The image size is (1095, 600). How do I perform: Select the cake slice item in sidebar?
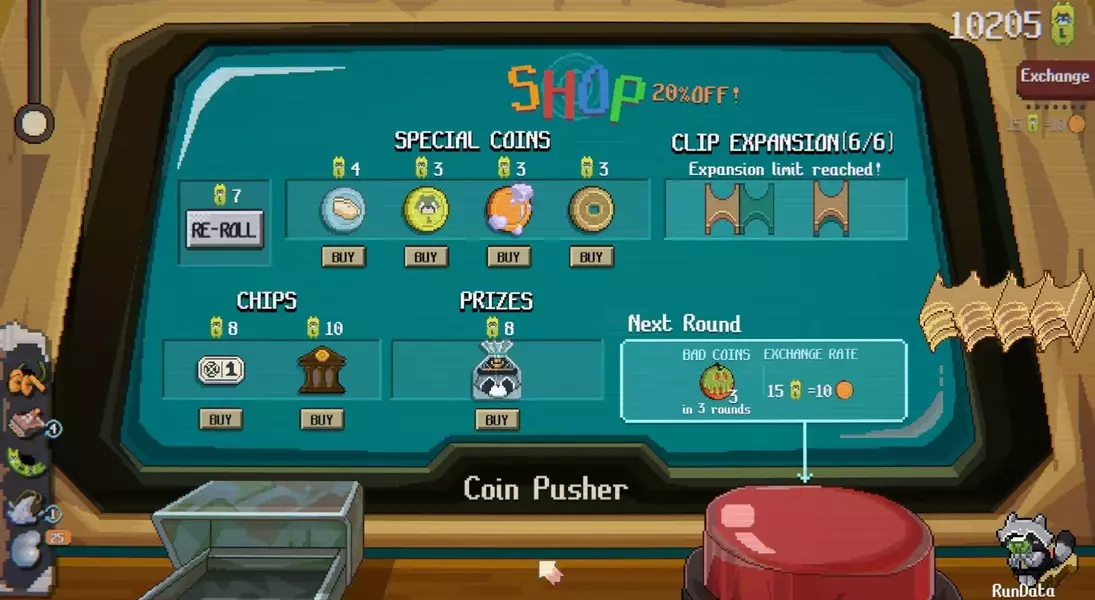(26, 424)
